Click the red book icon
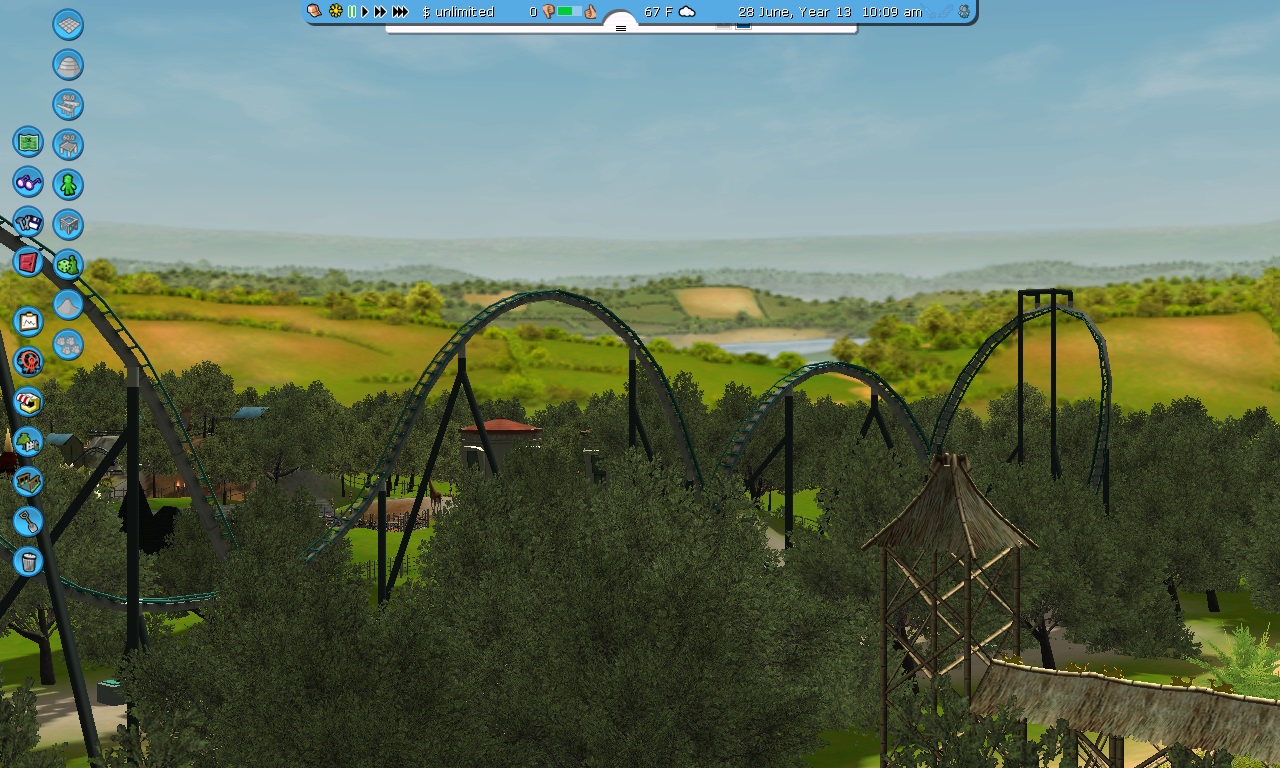1280x768 pixels. tap(28, 262)
